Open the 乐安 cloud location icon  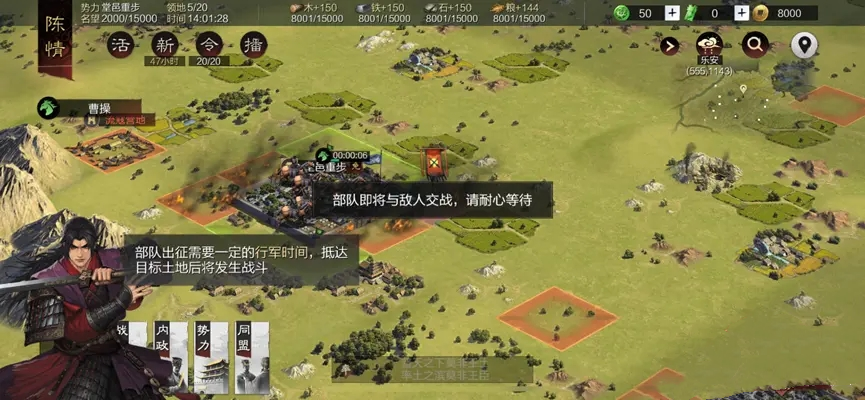tap(710, 45)
